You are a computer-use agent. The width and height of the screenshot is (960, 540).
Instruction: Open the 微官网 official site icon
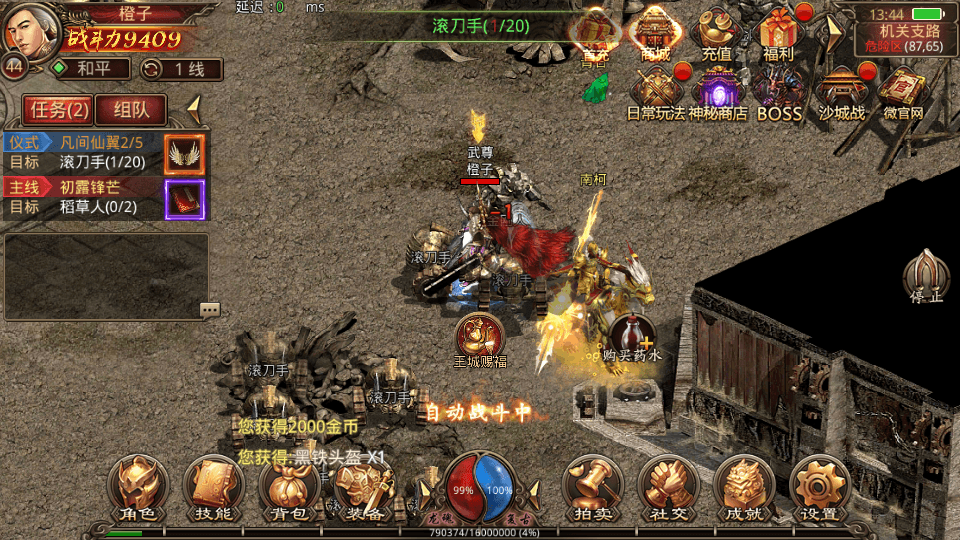pos(903,92)
